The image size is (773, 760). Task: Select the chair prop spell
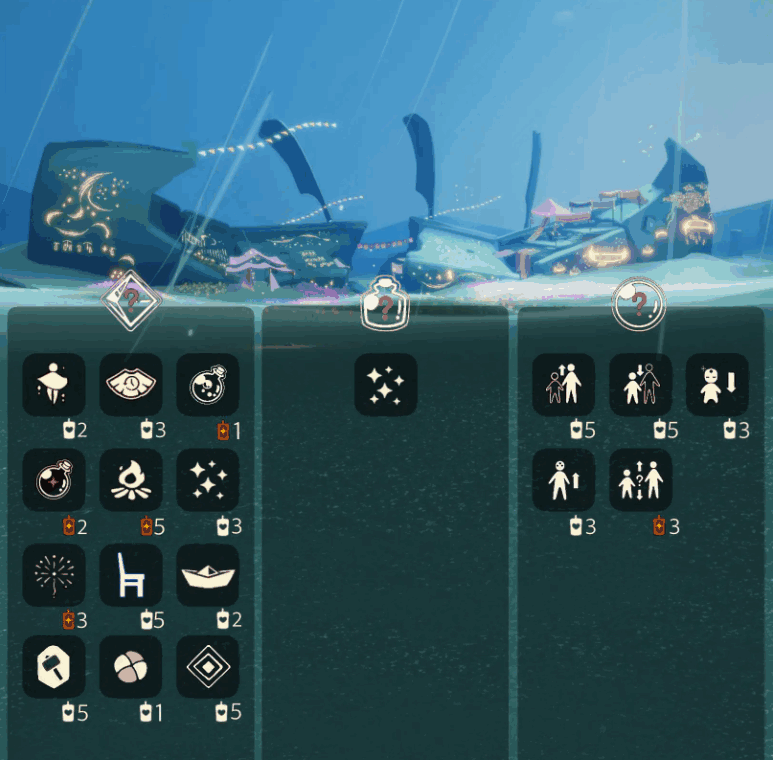tap(131, 575)
